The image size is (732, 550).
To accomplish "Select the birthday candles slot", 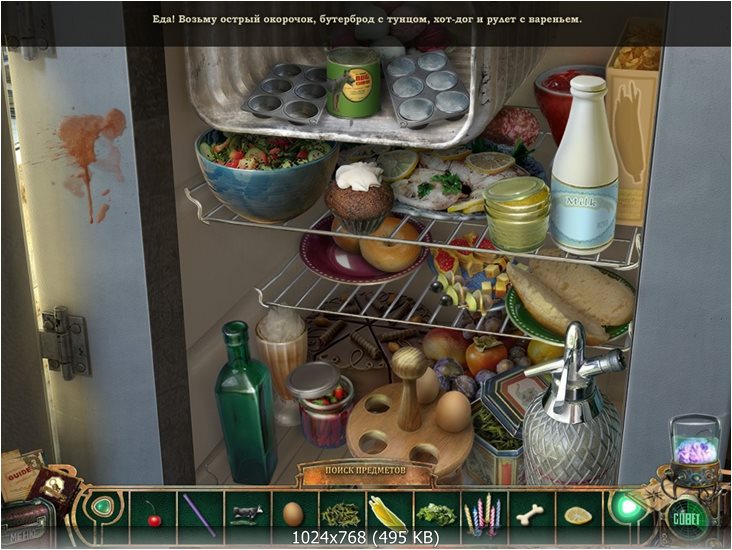I will (x=482, y=514).
